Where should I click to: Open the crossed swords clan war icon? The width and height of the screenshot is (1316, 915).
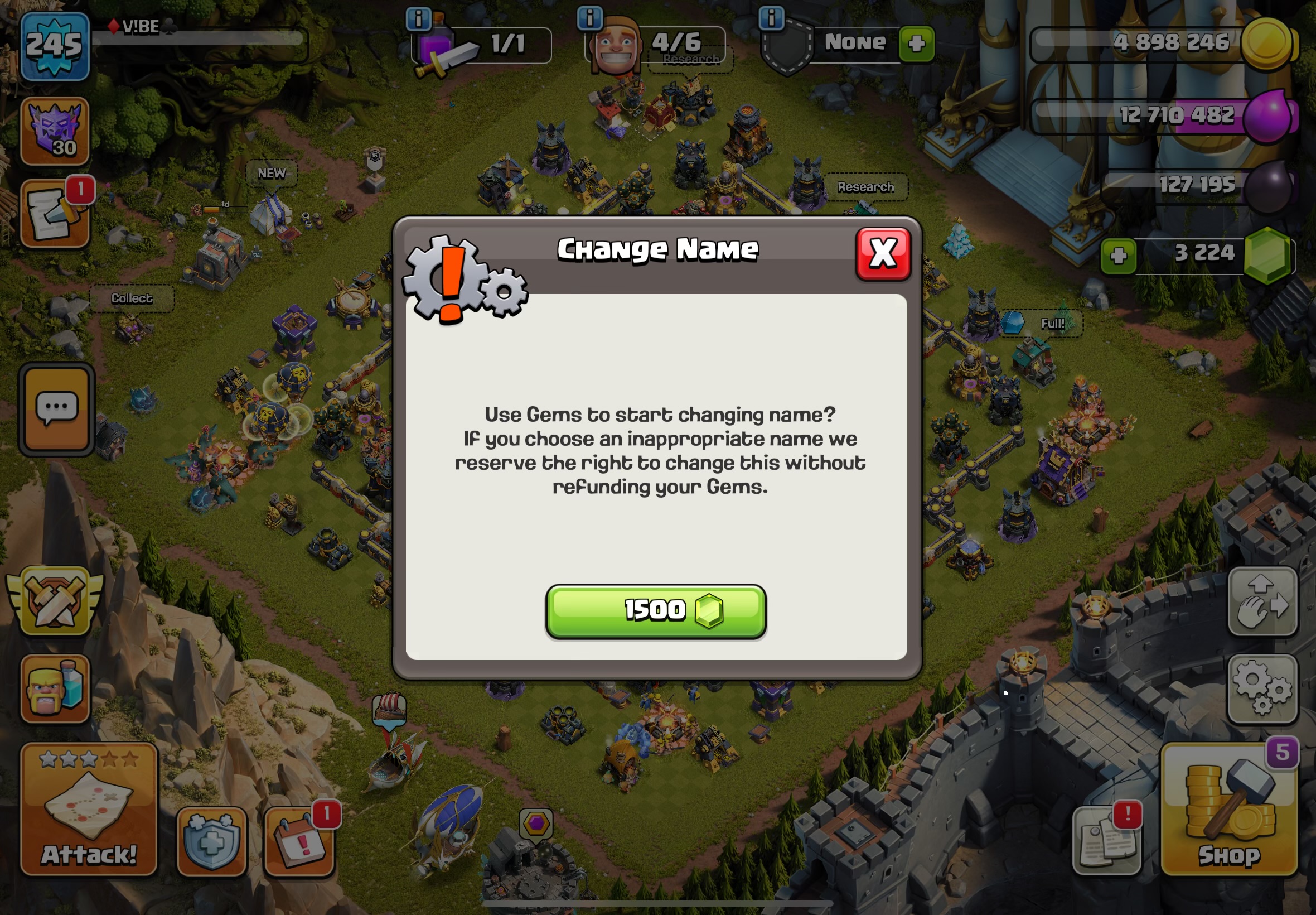point(55,601)
